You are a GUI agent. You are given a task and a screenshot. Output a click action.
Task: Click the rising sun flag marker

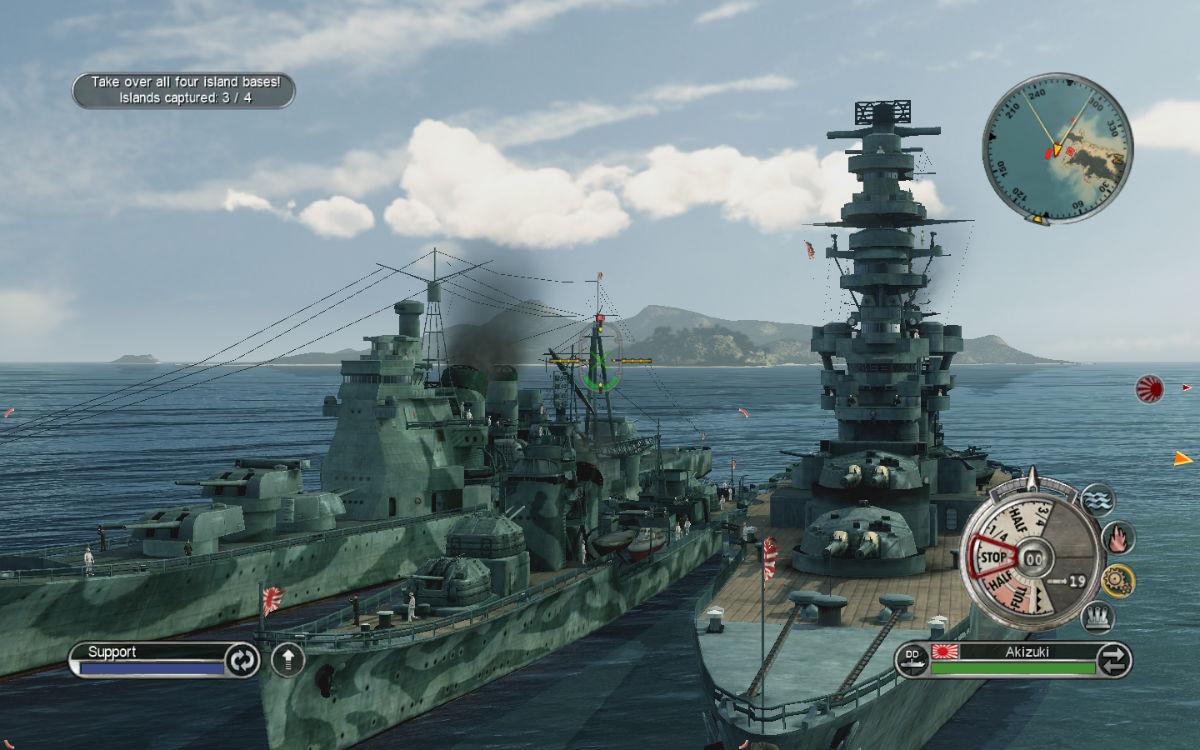[1149, 388]
